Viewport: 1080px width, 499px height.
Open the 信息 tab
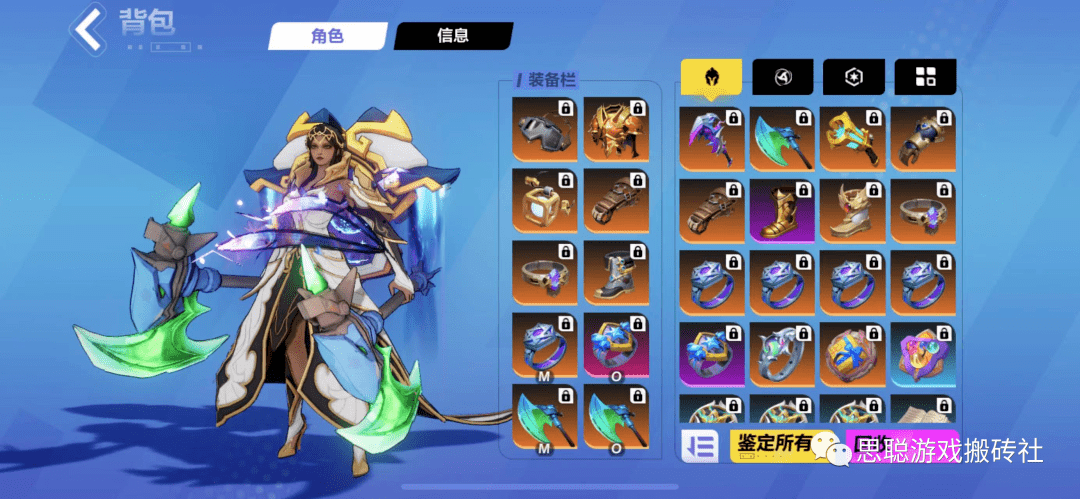(x=452, y=36)
